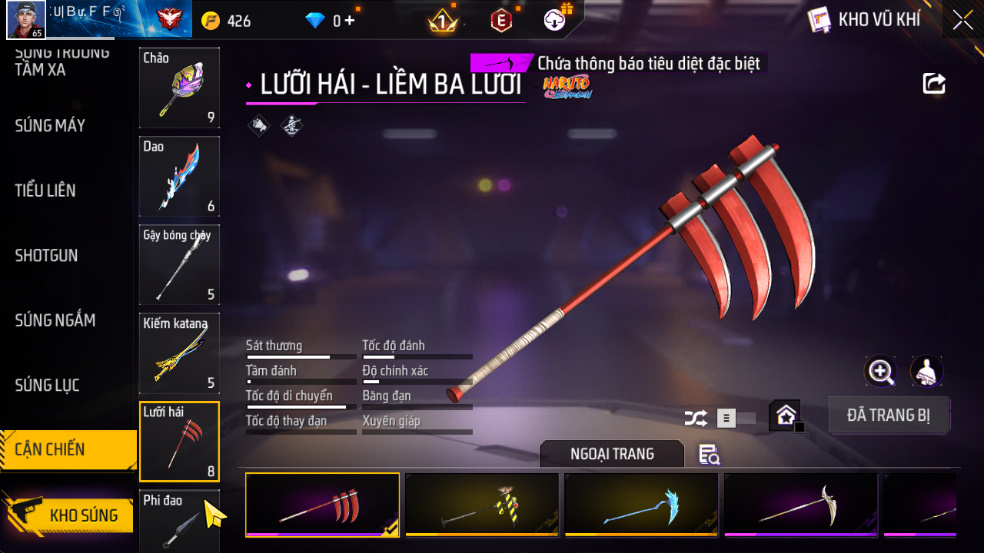The width and height of the screenshot is (984, 553).
Task: Switch to the Tiểu Liên category
Action: (x=45, y=190)
